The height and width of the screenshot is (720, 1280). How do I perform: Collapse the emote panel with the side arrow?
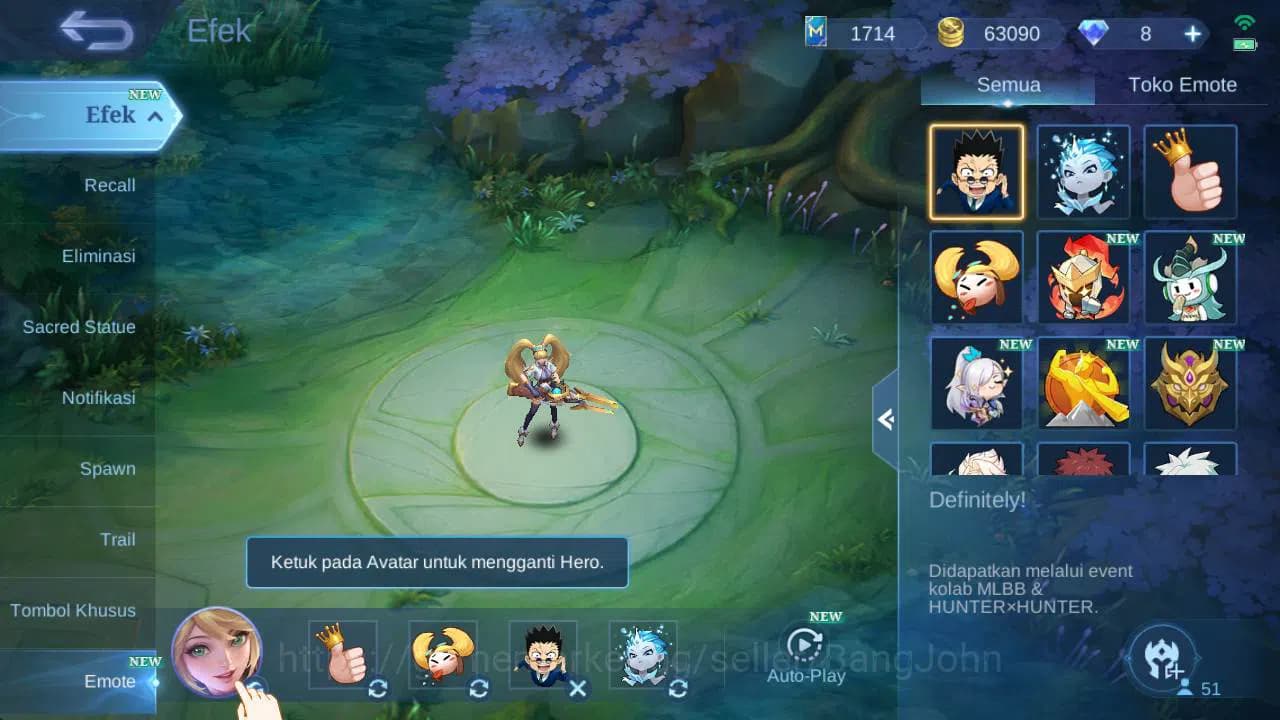(x=884, y=420)
